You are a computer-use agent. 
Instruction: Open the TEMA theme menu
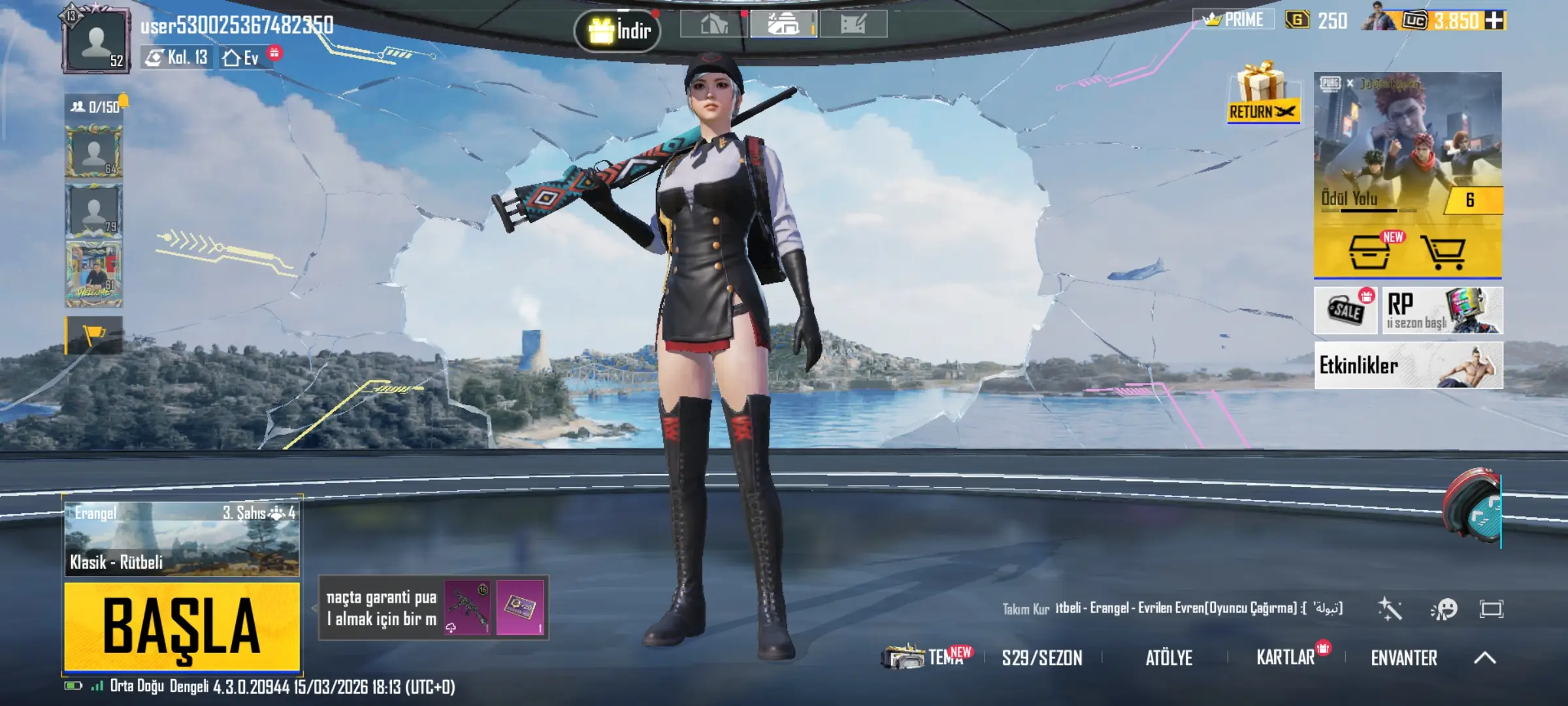point(928,656)
